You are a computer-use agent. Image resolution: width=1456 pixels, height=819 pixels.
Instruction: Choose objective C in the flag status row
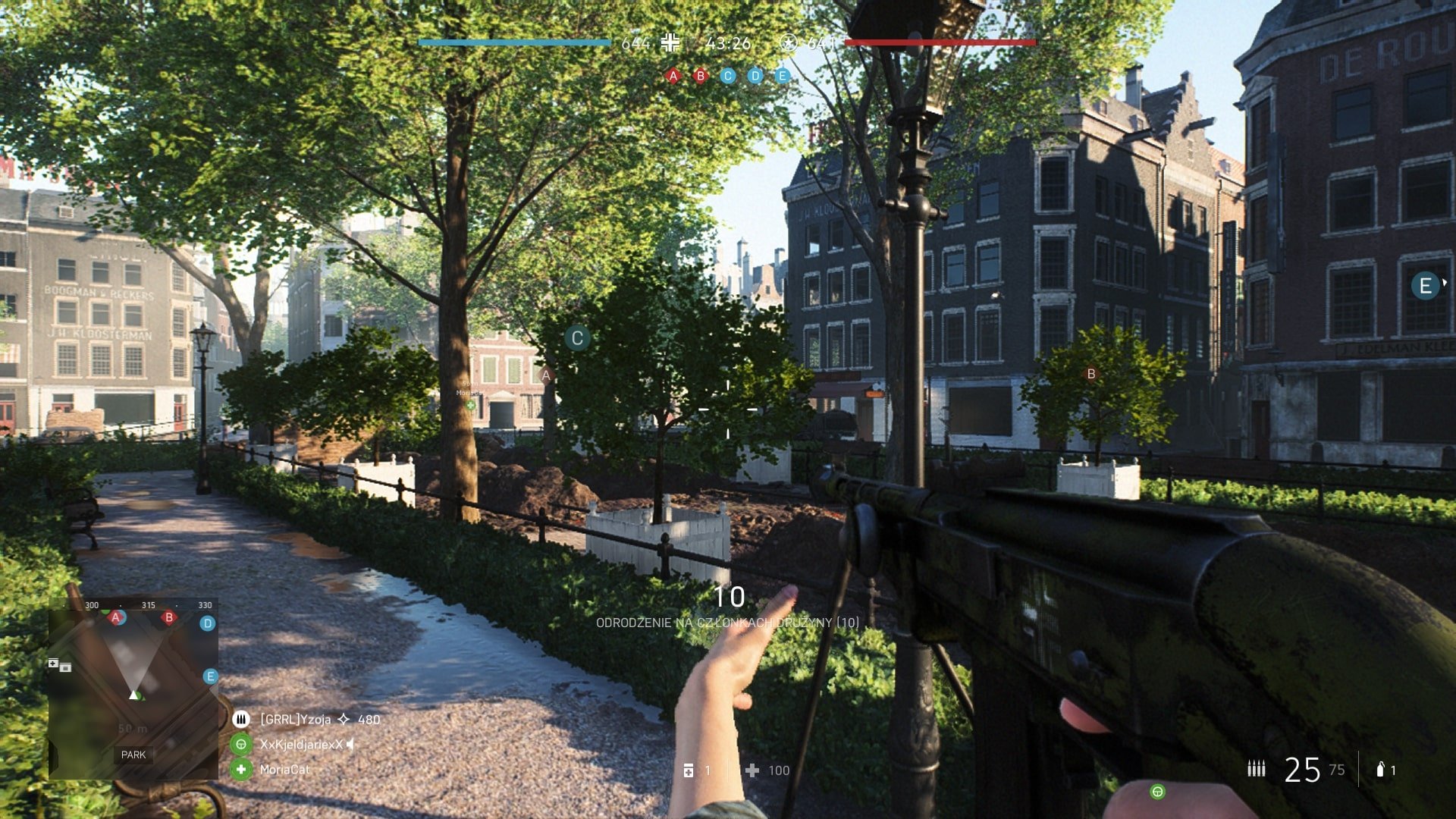click(x=728, y=76)
